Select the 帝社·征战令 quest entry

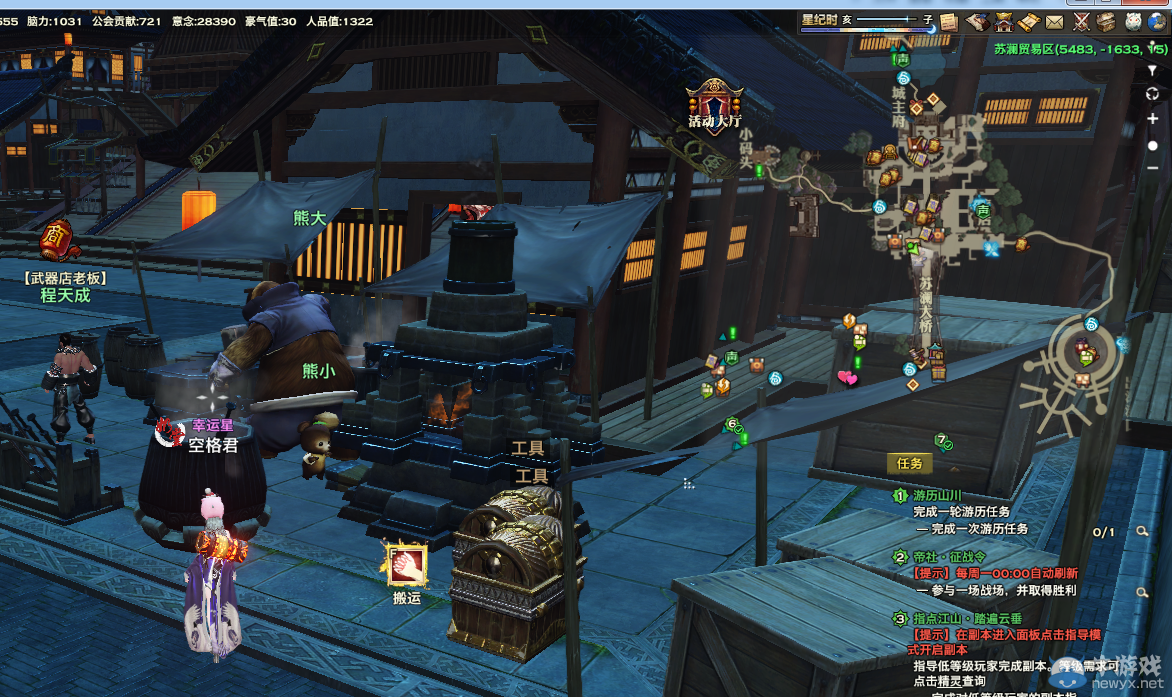[x=949, y=557]
